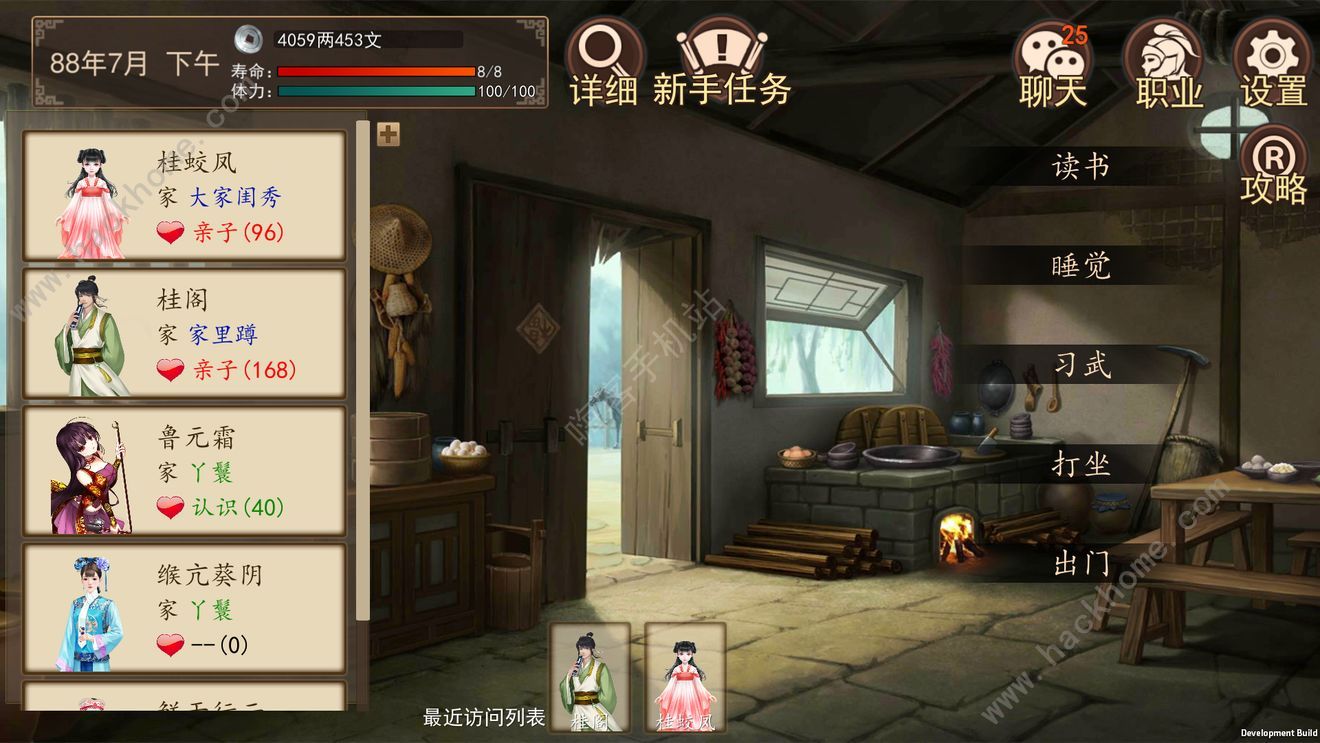This screenshot has width=1320, height=743.
Task: Choose 出门 to leave the house
Action: point(1081,563)
